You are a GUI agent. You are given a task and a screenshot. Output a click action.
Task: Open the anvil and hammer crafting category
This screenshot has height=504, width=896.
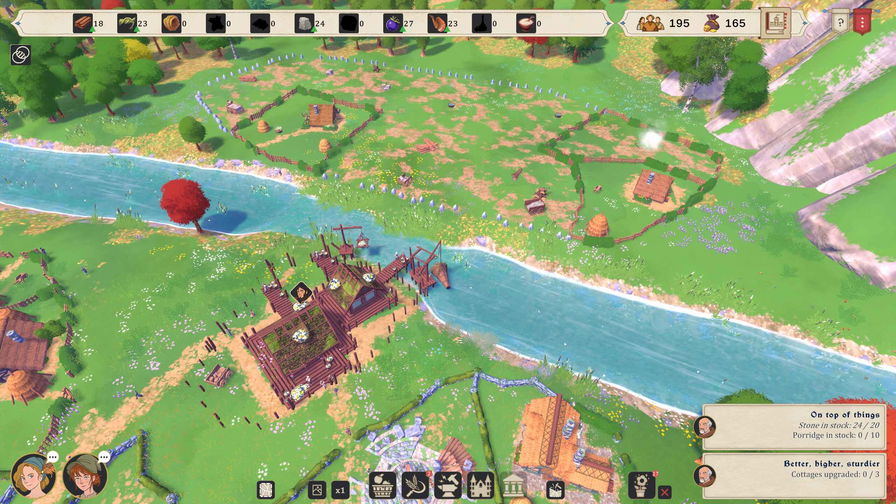click(x=447, y=487)
